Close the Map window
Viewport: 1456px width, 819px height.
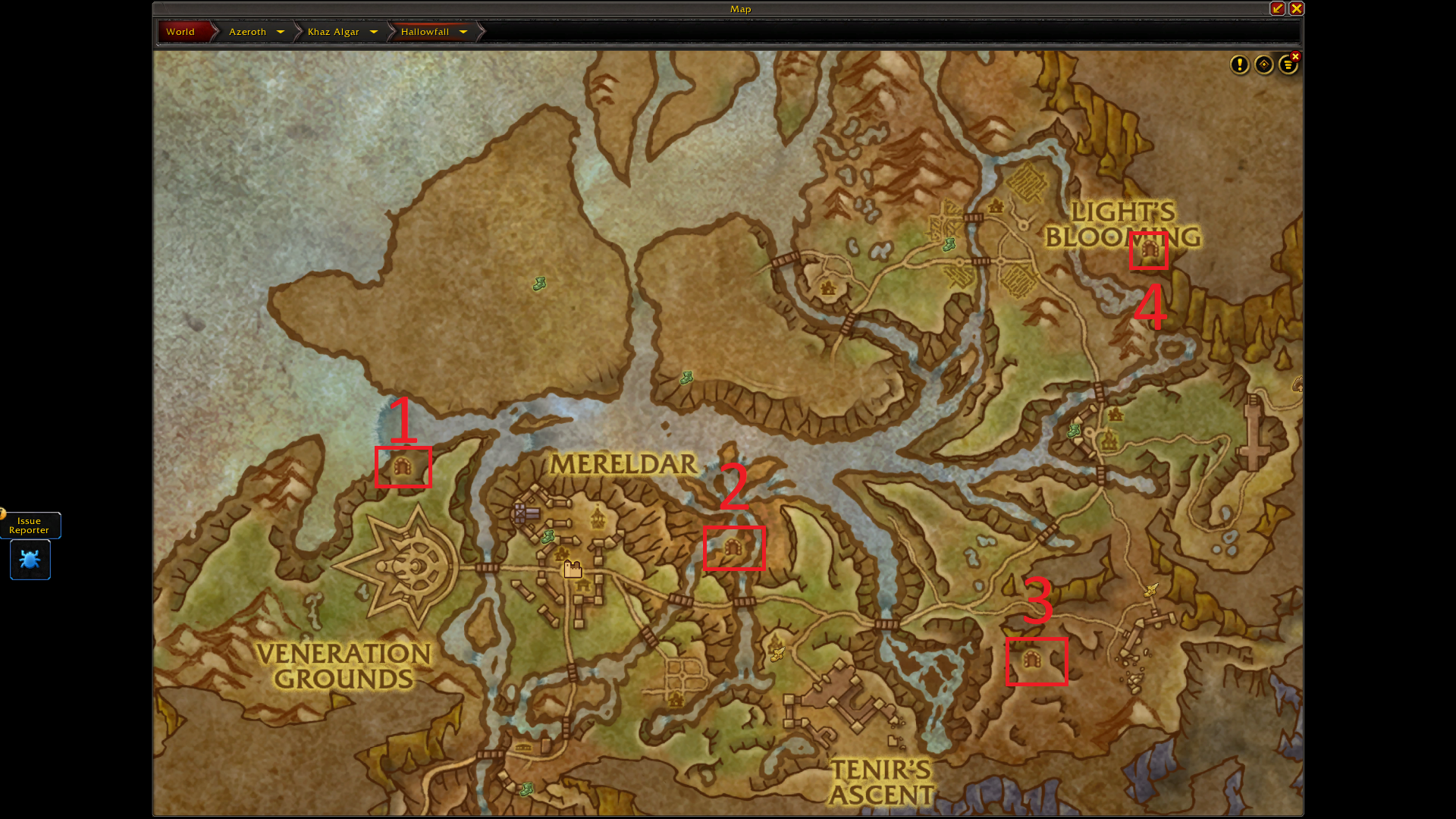1297,8
